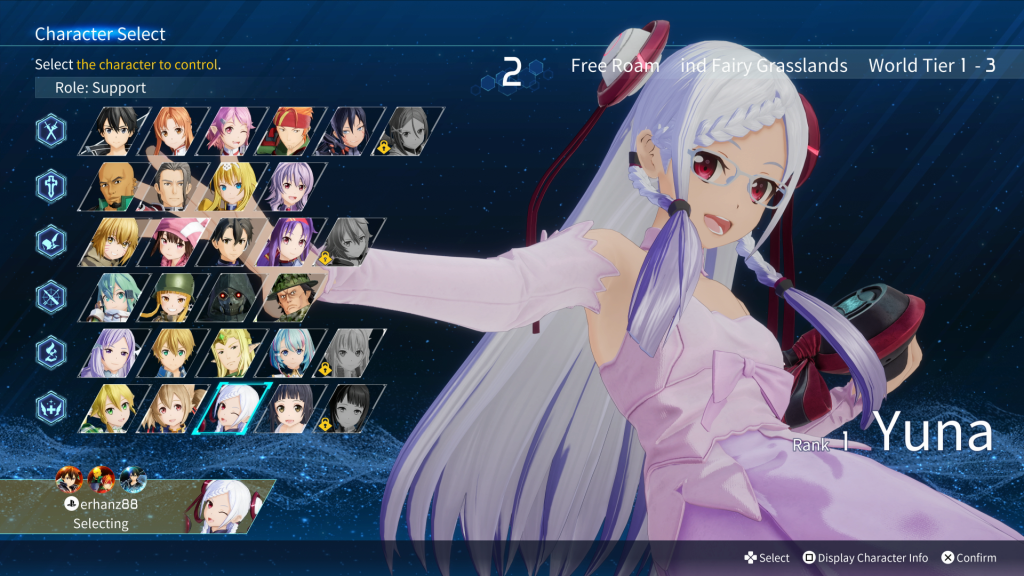The width and height of the screenshot is (1024, 576).
Task: Pick the blonde elf wearing a green crown
Action: coord(235,352)
